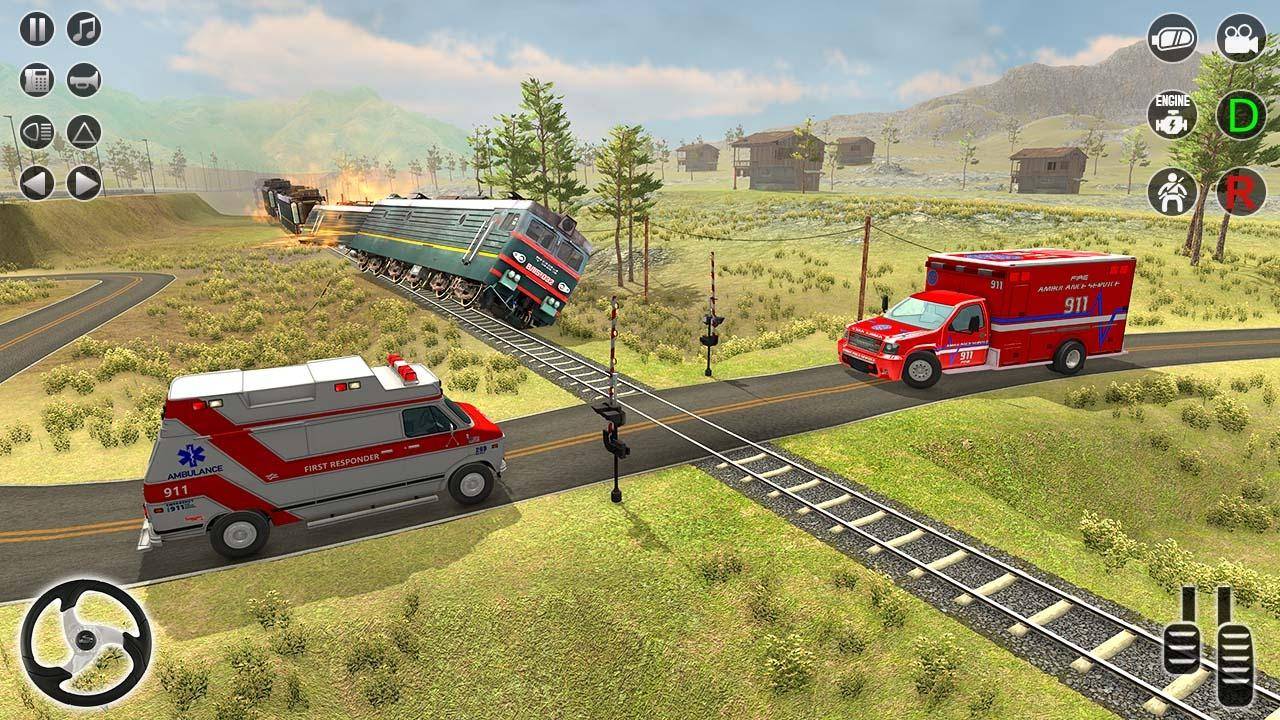
Task: Toggle the music note button
Action: click(84, 29)
